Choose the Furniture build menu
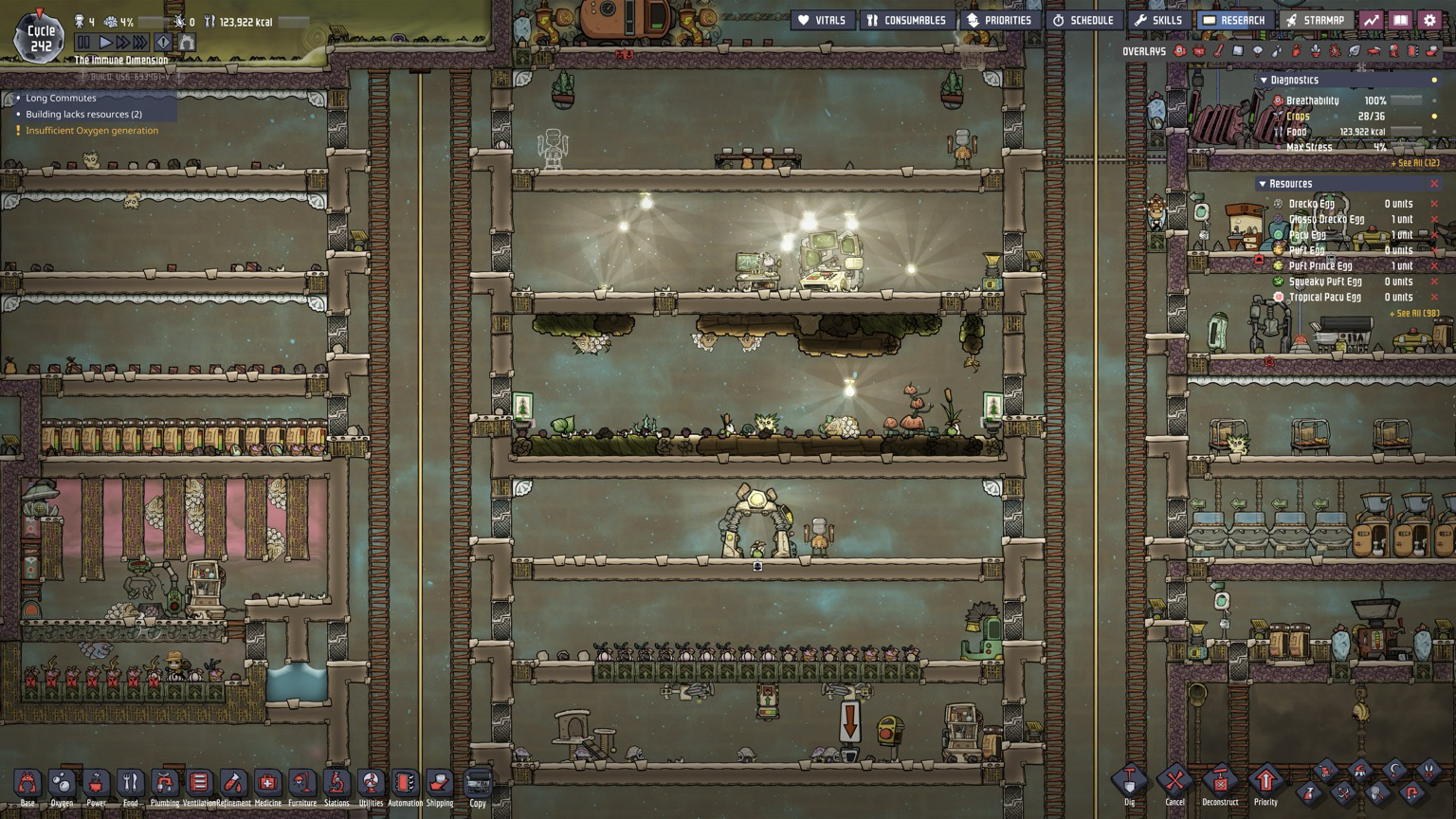The height and width of the screenshot is (819, 1456). pos(301,784)
